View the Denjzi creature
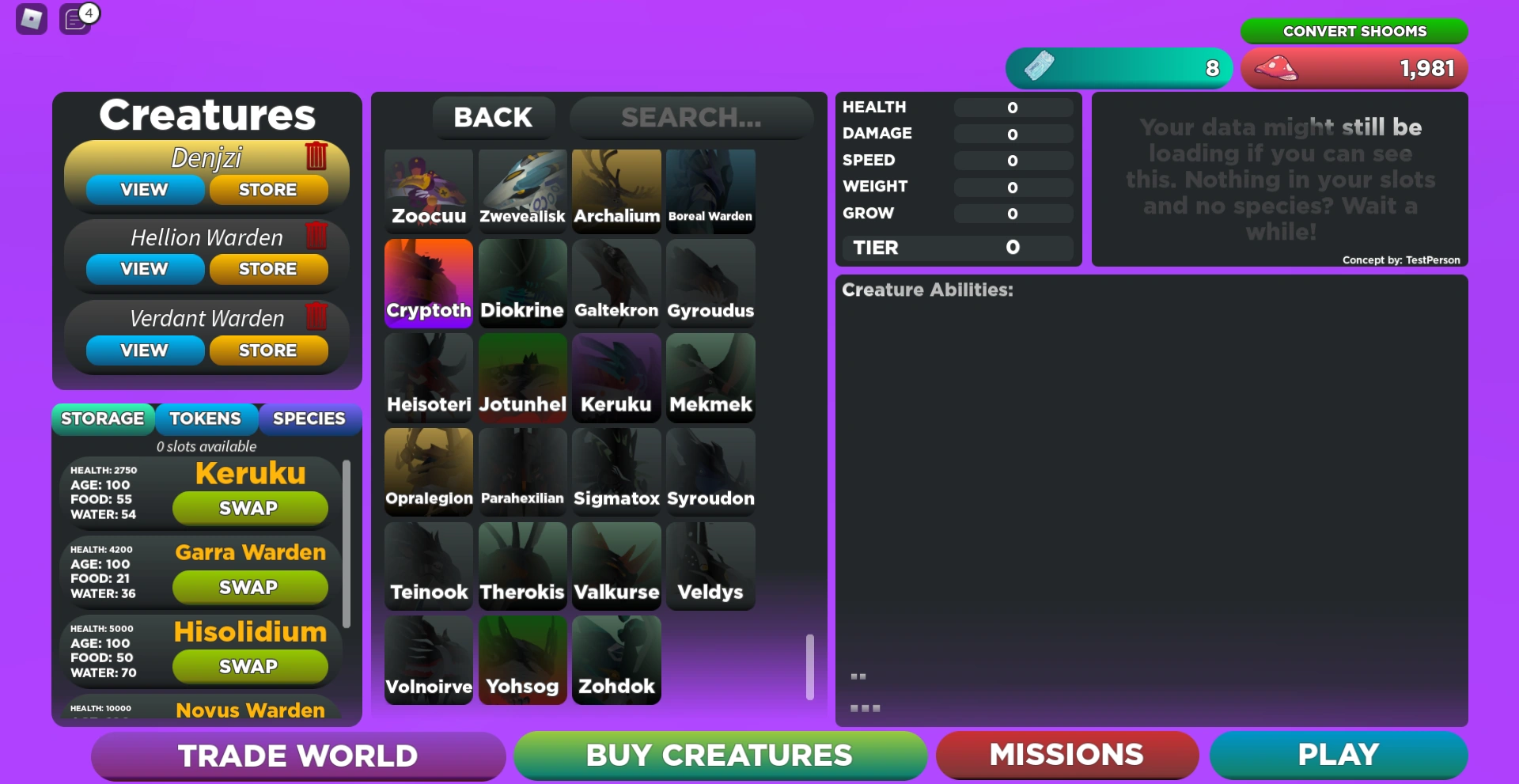This screenshot has width=1519, height=784. coord(143,189)
